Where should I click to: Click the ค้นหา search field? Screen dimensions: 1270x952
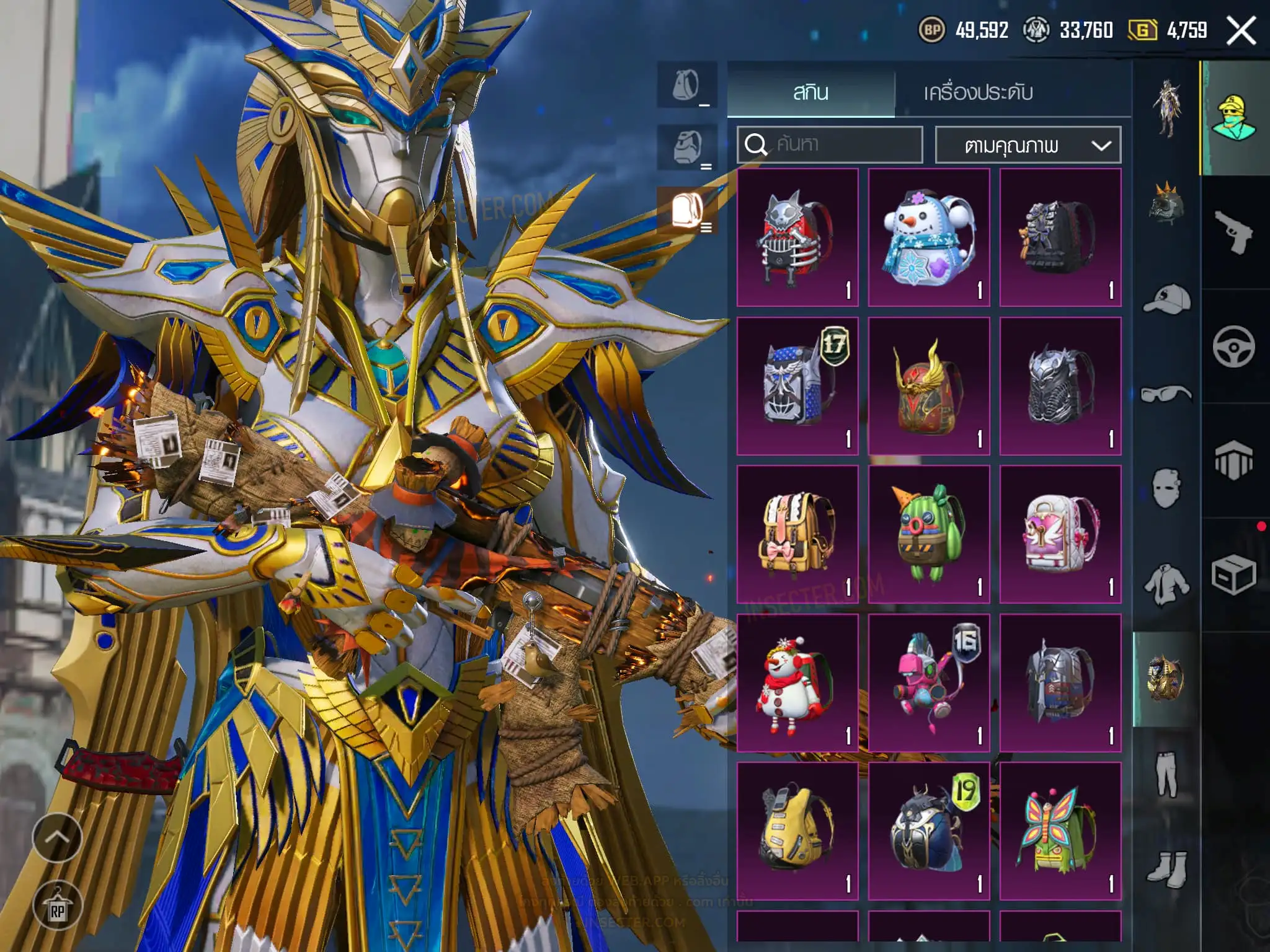click(x=830, y=145)
